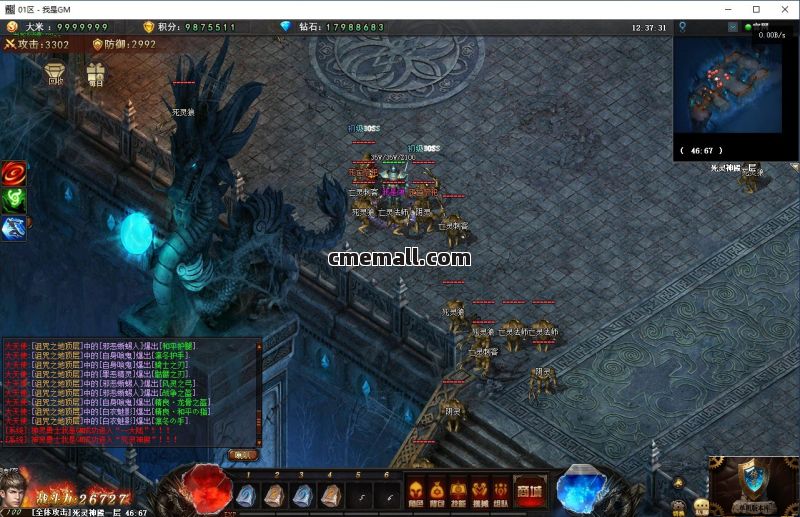Open the 组队 team panel
The image size is (800, 517).
(501, 492)
